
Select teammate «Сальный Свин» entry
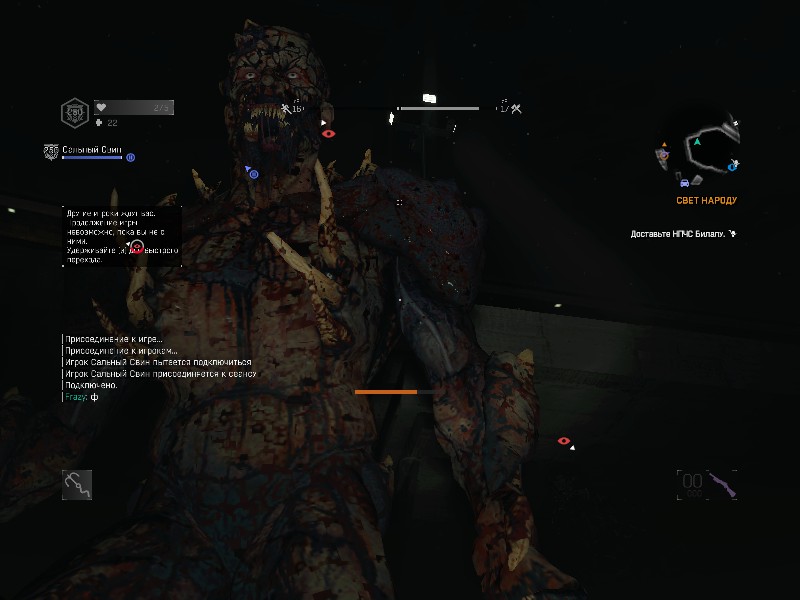point(91,150)
